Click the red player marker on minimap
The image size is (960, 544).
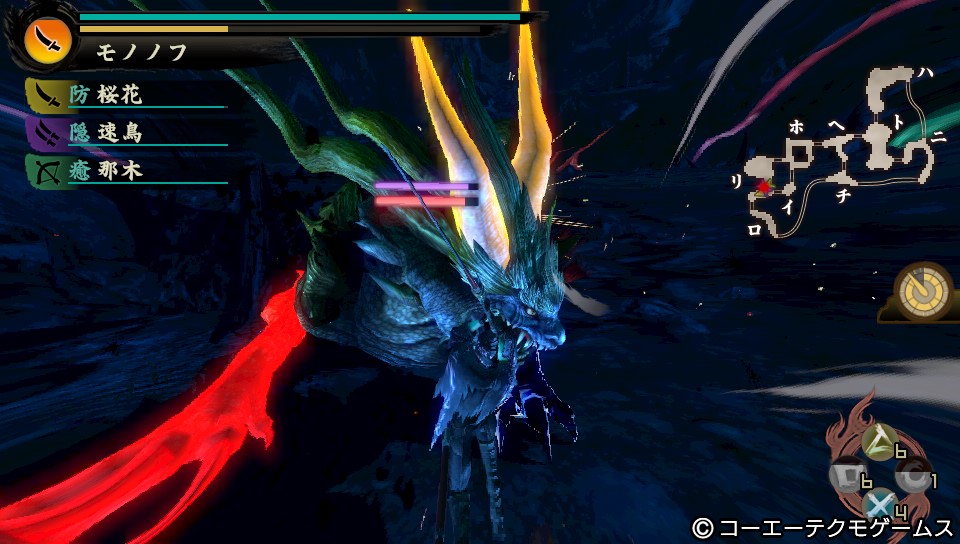765,186
